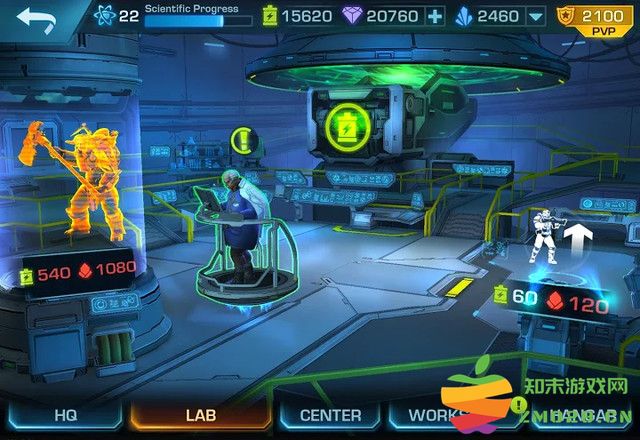
Task: Add more purple gems with the plus button
Action: pos(435,16)
